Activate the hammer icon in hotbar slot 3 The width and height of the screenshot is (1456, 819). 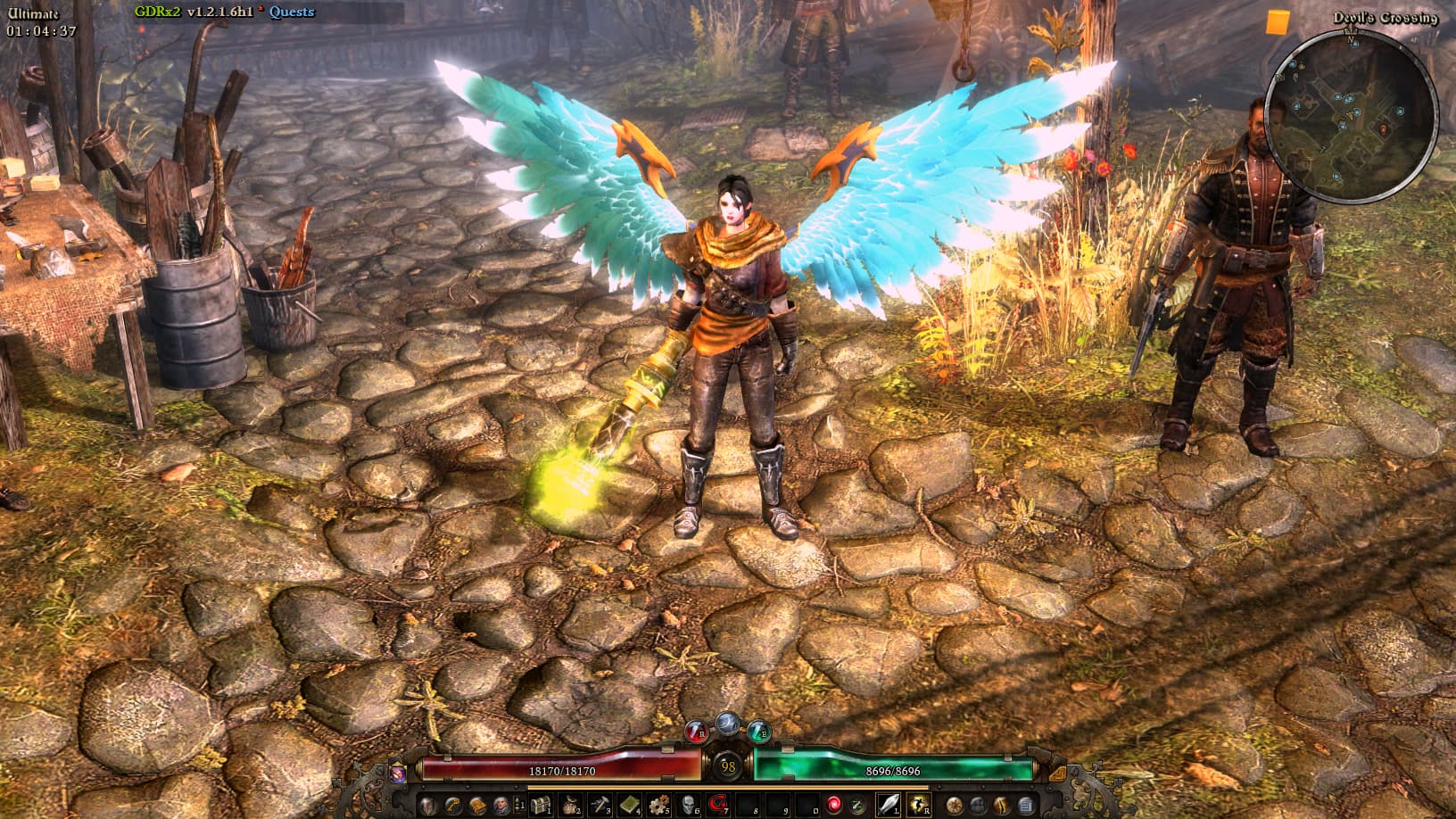(600, 805)
